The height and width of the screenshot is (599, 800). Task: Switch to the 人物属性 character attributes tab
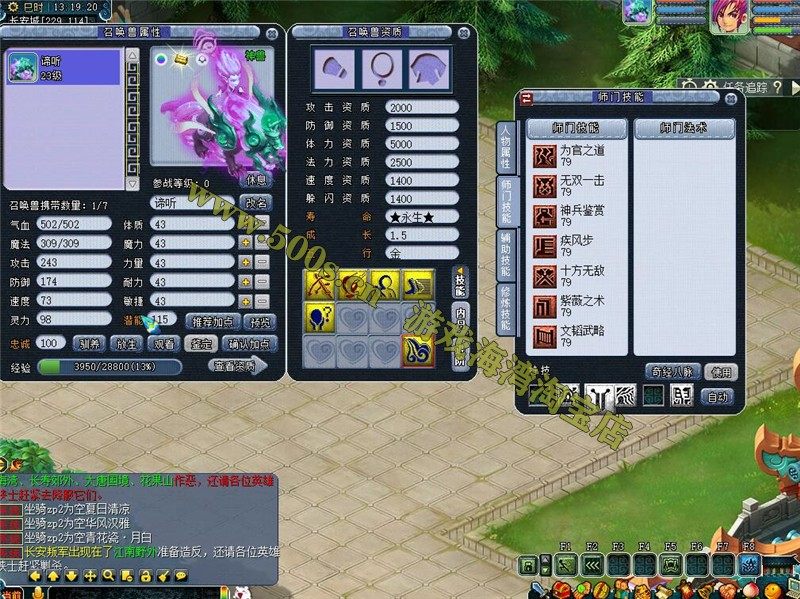[x=505, y=146]
